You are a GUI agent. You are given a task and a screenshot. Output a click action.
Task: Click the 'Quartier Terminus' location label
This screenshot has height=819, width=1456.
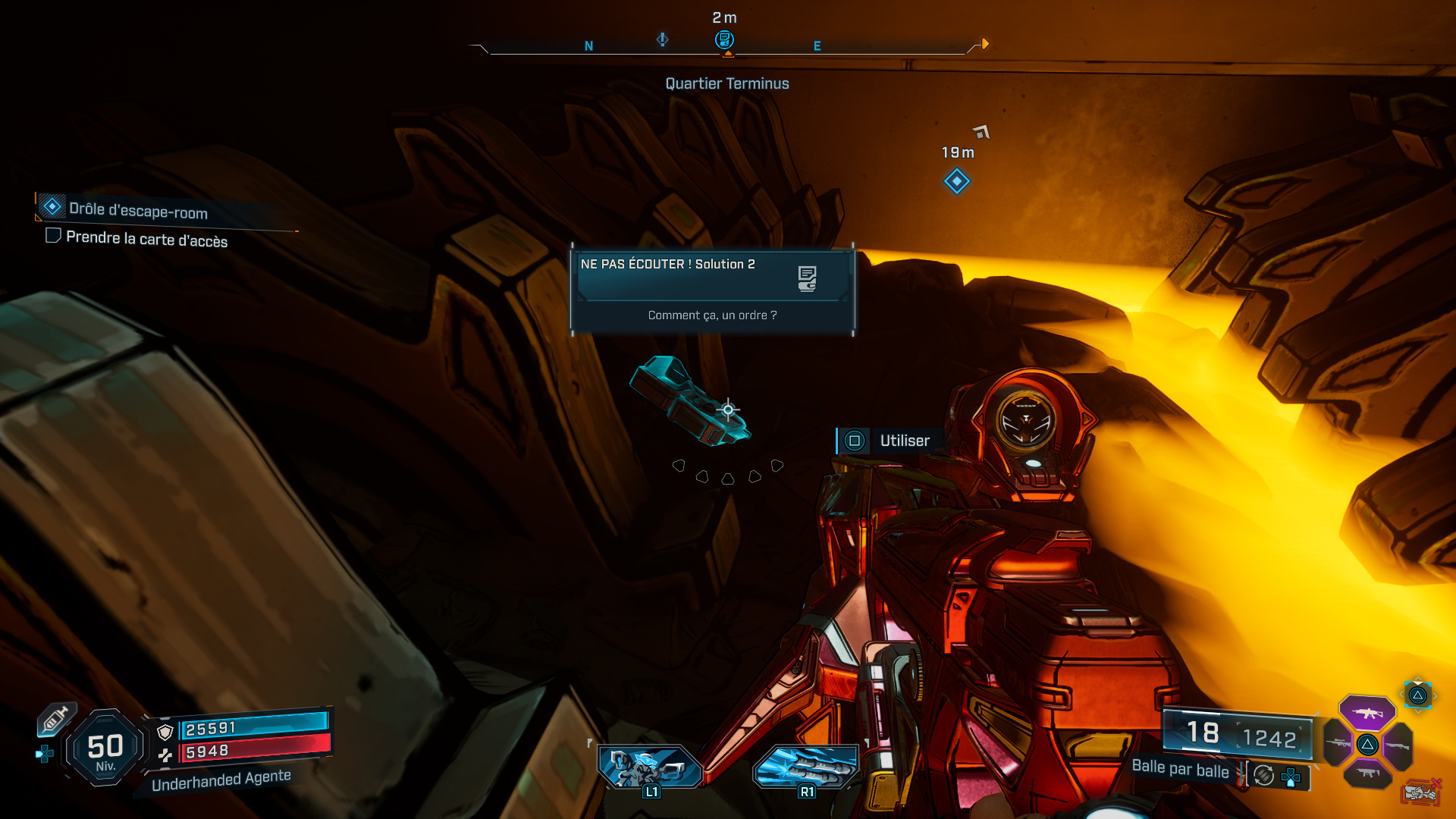[726, 83]
